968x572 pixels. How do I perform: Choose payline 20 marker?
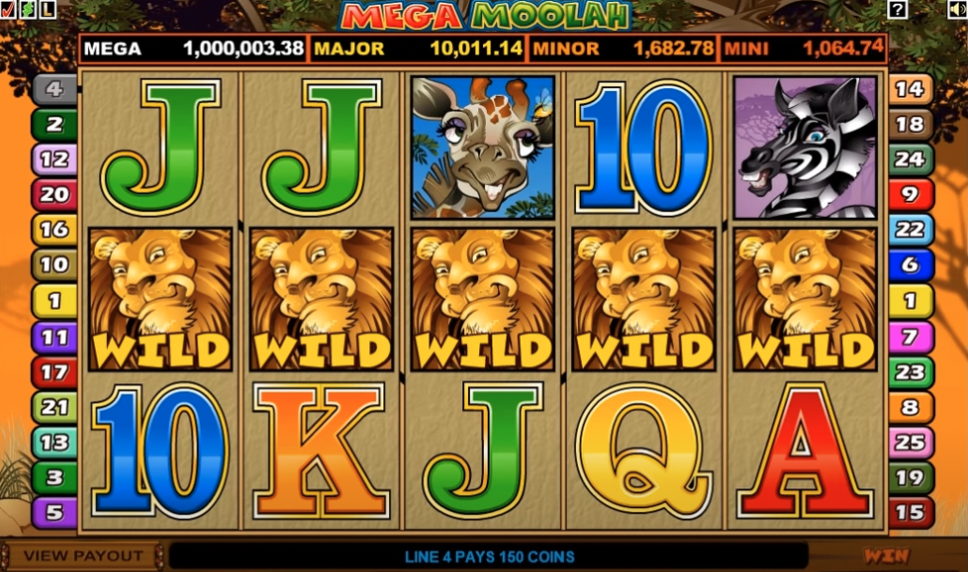pyautogui.click(x=54, y=194)
